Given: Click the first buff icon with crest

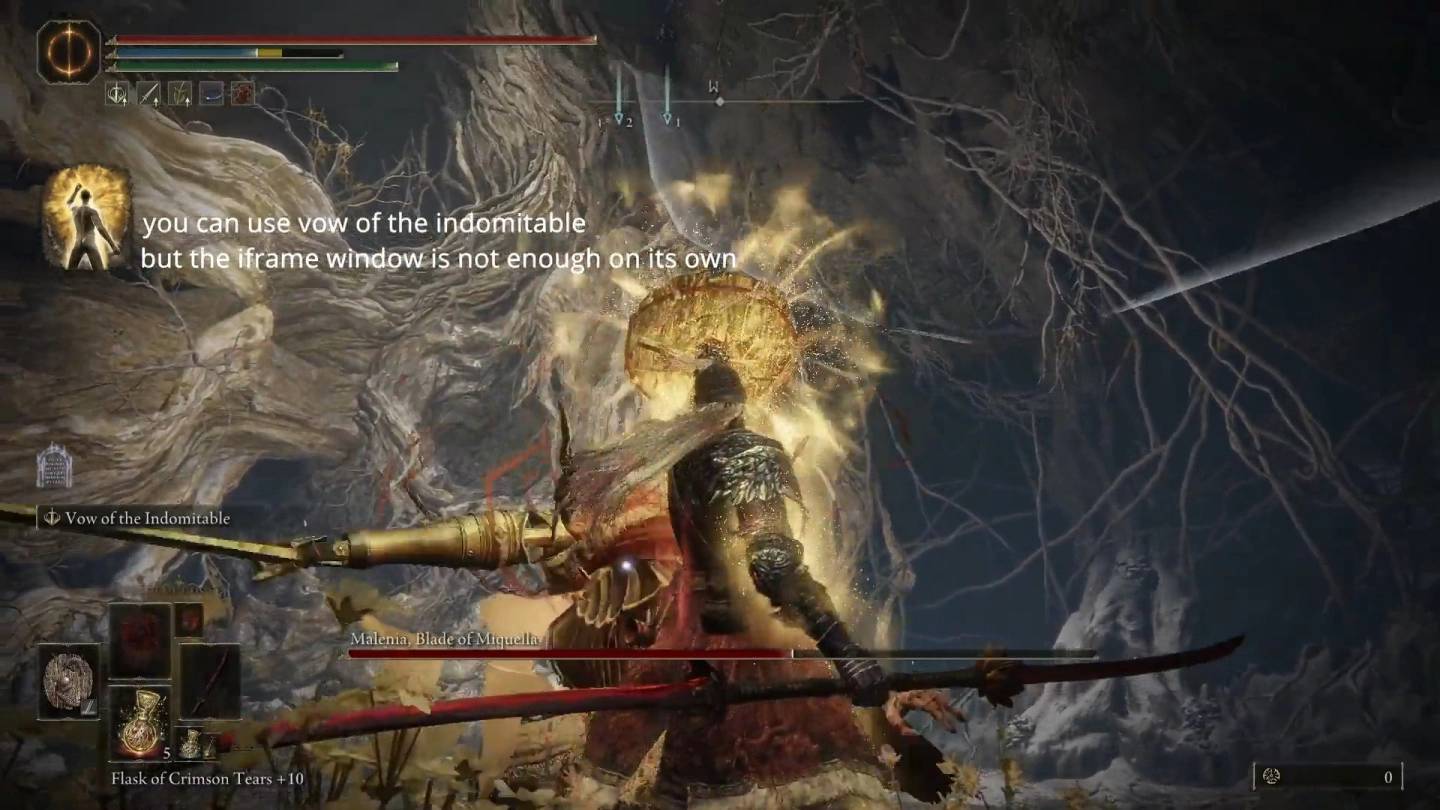Looking at the screenshot, I should coord(116,94).
